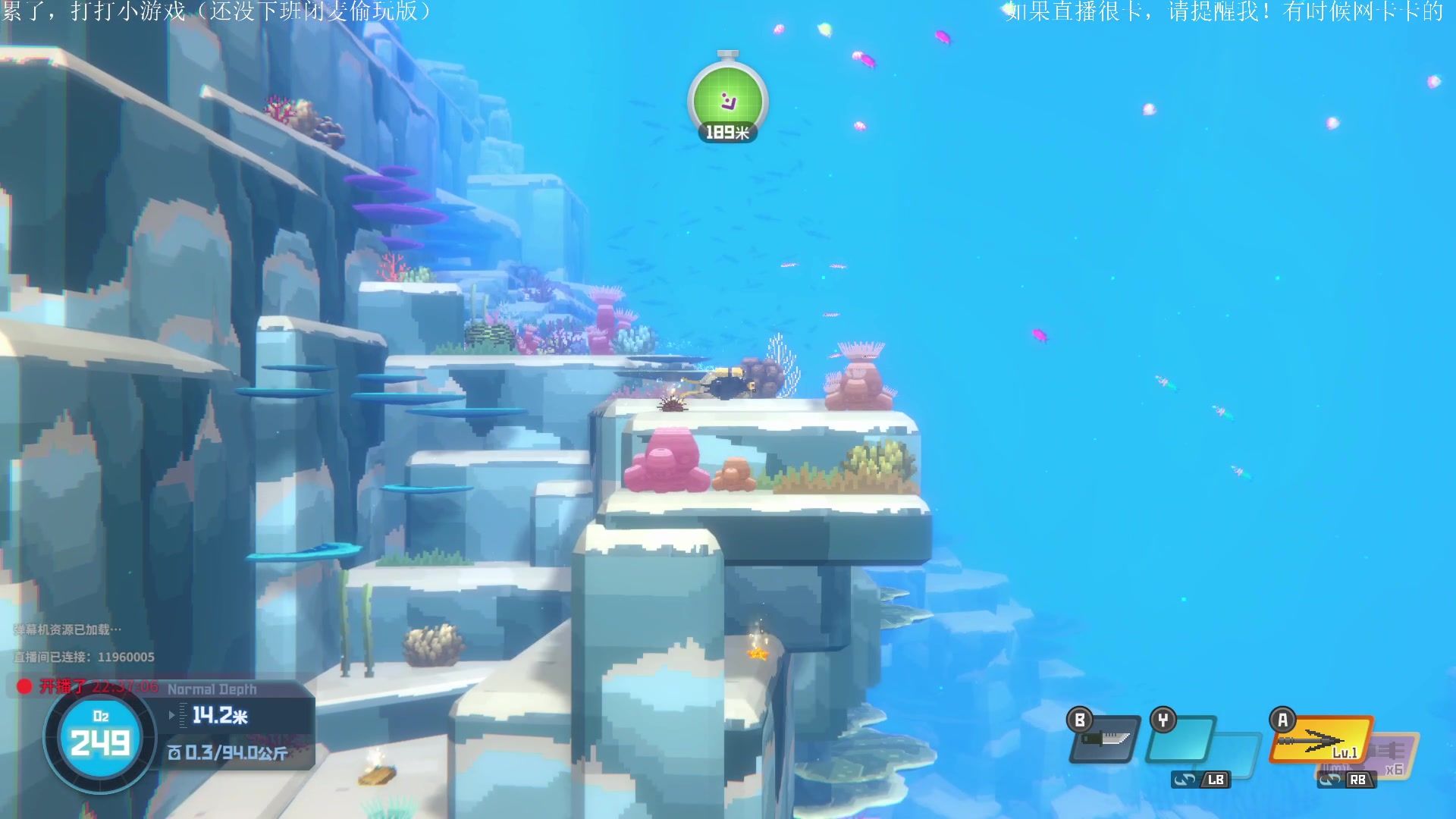Select the diving knife weapon slot

[x=1106, y=739]
